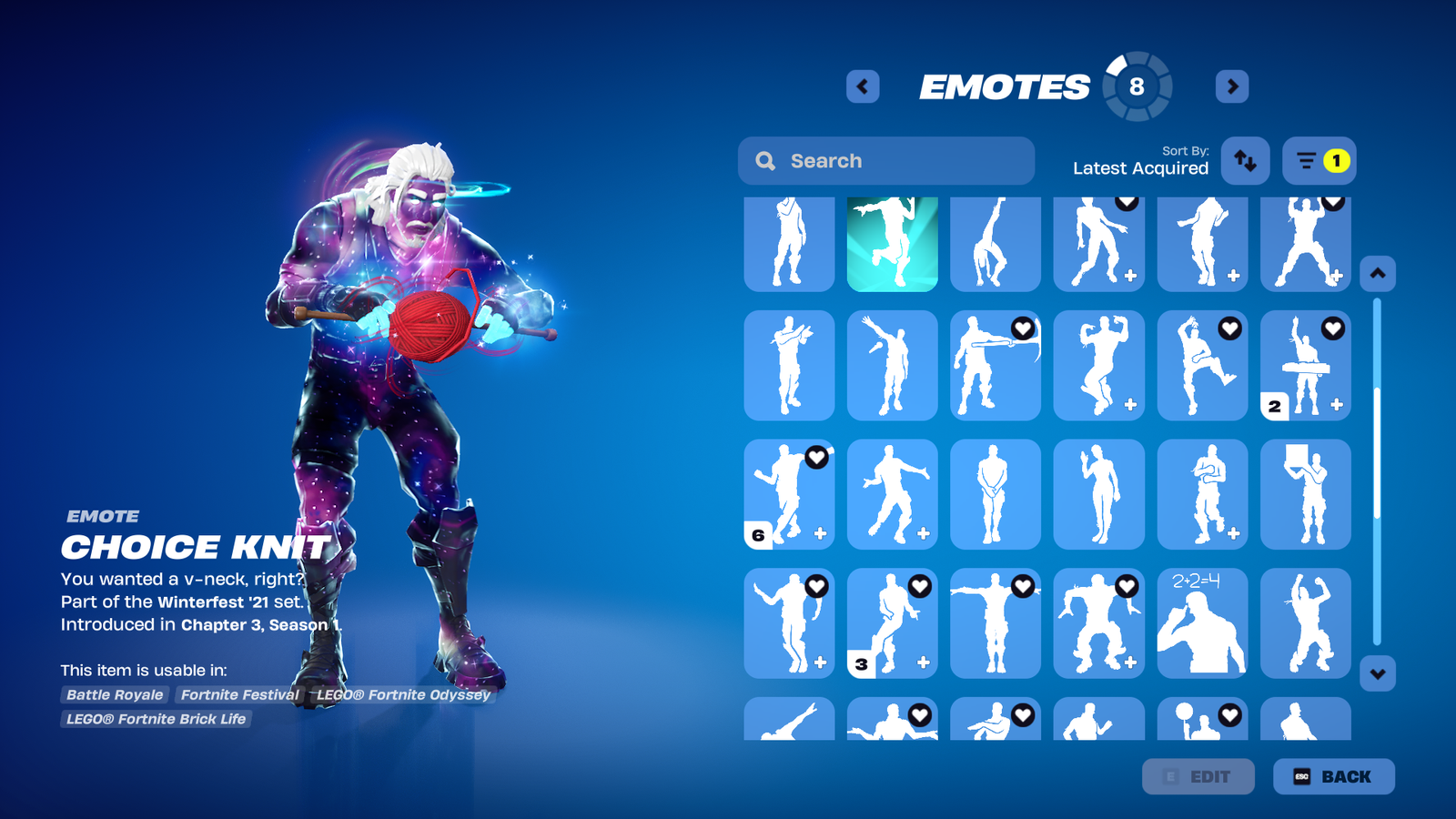1456x819 pixels.
Task: Click the EDIT button
Action: pyautogui.click(x=1198, y=776)
